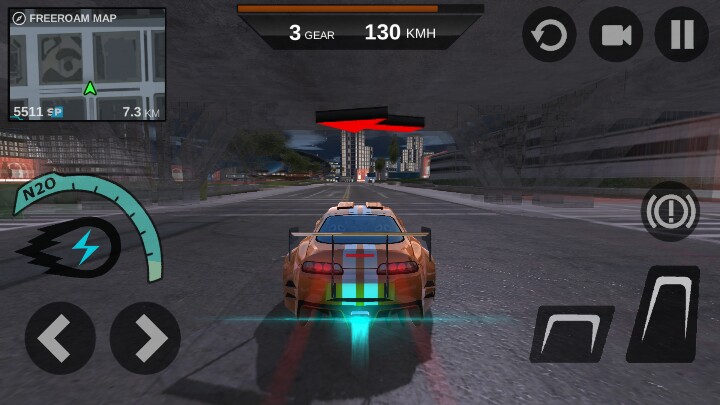Apply the handbrake button

[670, 211]
